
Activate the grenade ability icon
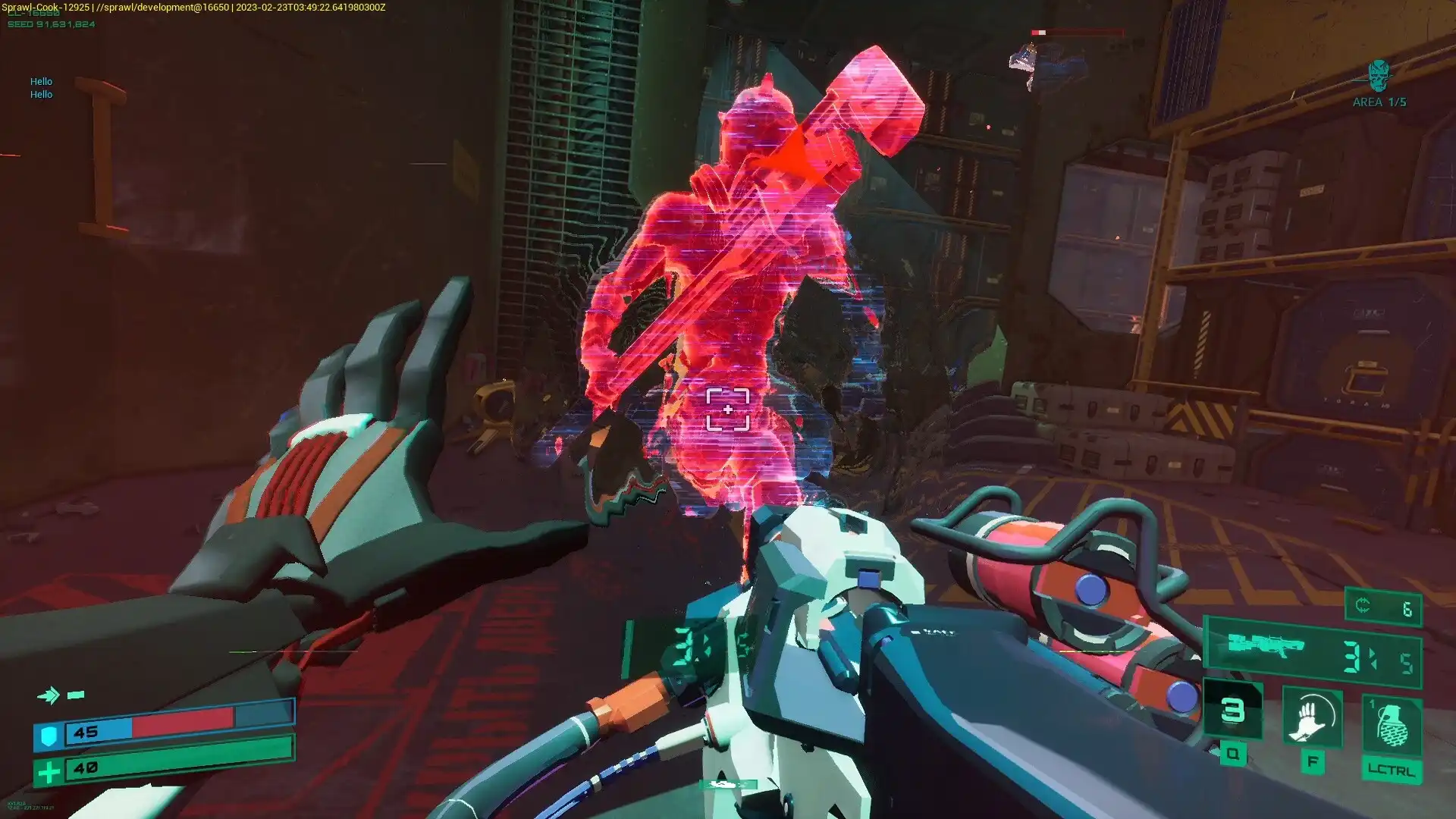pos(1391,723)
